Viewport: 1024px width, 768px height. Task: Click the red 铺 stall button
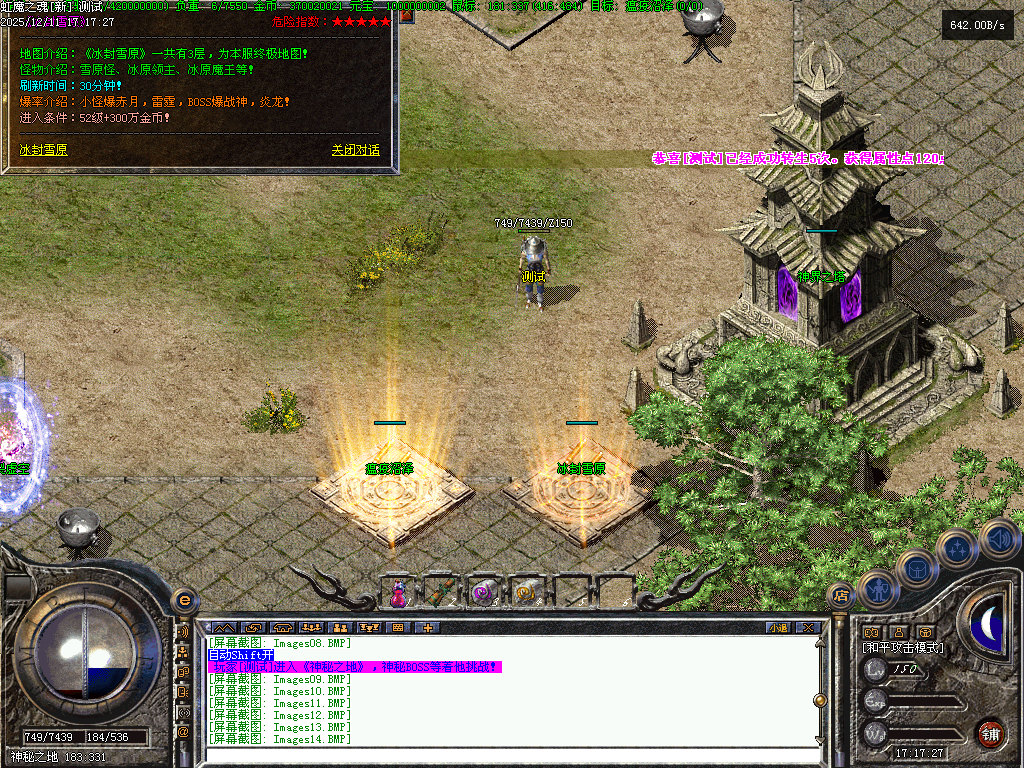(991, 733)
